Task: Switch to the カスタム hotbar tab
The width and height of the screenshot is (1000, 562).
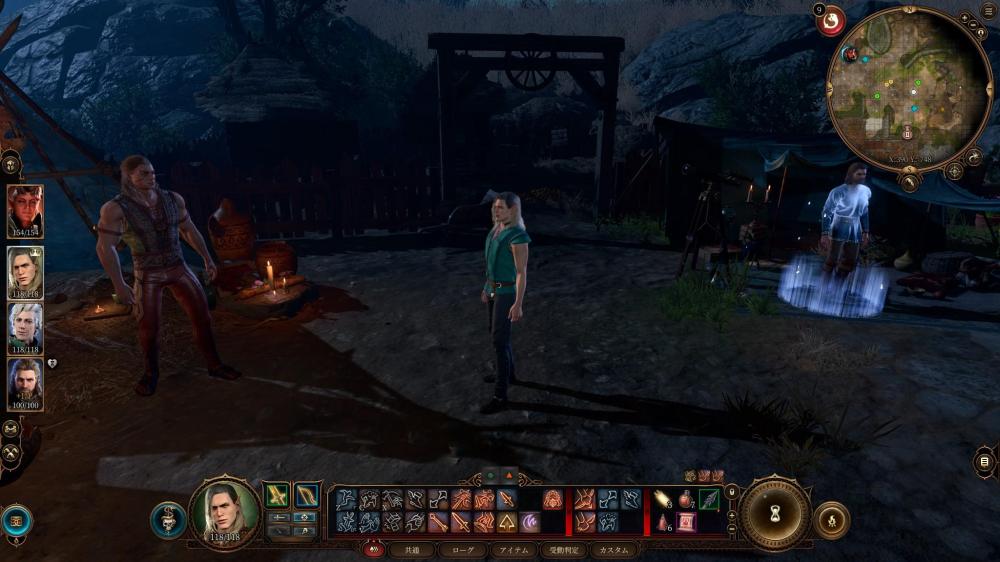Action: [613, 550]
